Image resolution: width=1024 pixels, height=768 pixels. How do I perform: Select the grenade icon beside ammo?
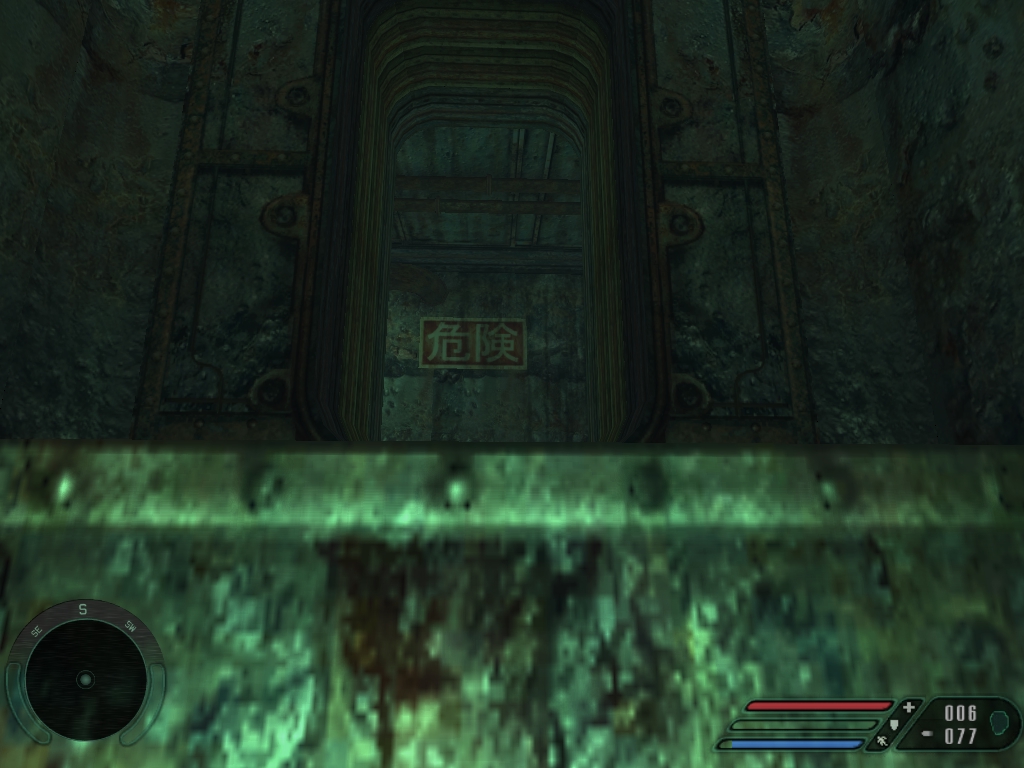pos(998,722)
